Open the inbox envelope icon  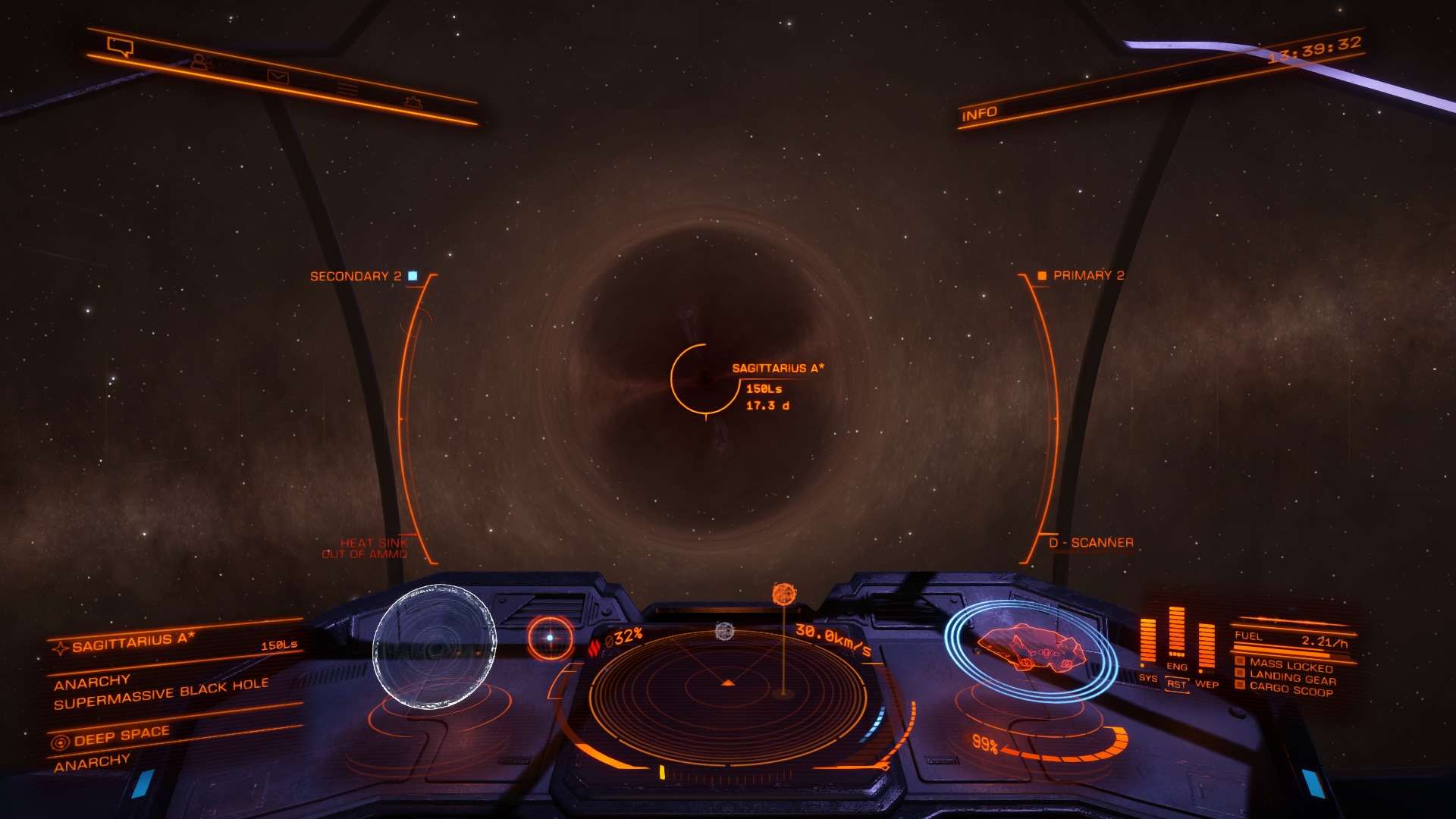pos(278,76)
